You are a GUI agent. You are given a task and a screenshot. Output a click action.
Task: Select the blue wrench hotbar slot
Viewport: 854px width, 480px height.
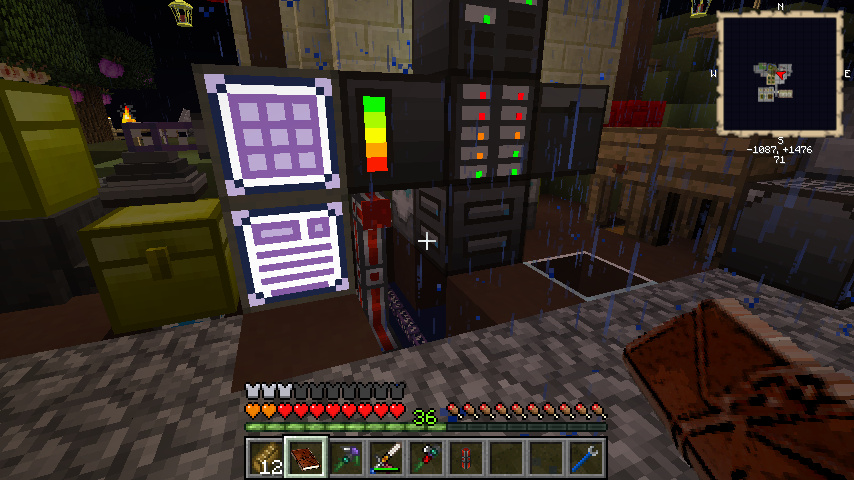[x=585, y=458]
